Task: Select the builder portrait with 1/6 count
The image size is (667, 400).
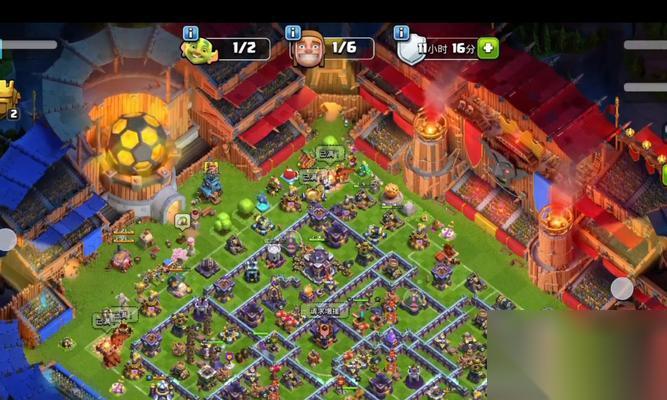Action: click(309, 50)
